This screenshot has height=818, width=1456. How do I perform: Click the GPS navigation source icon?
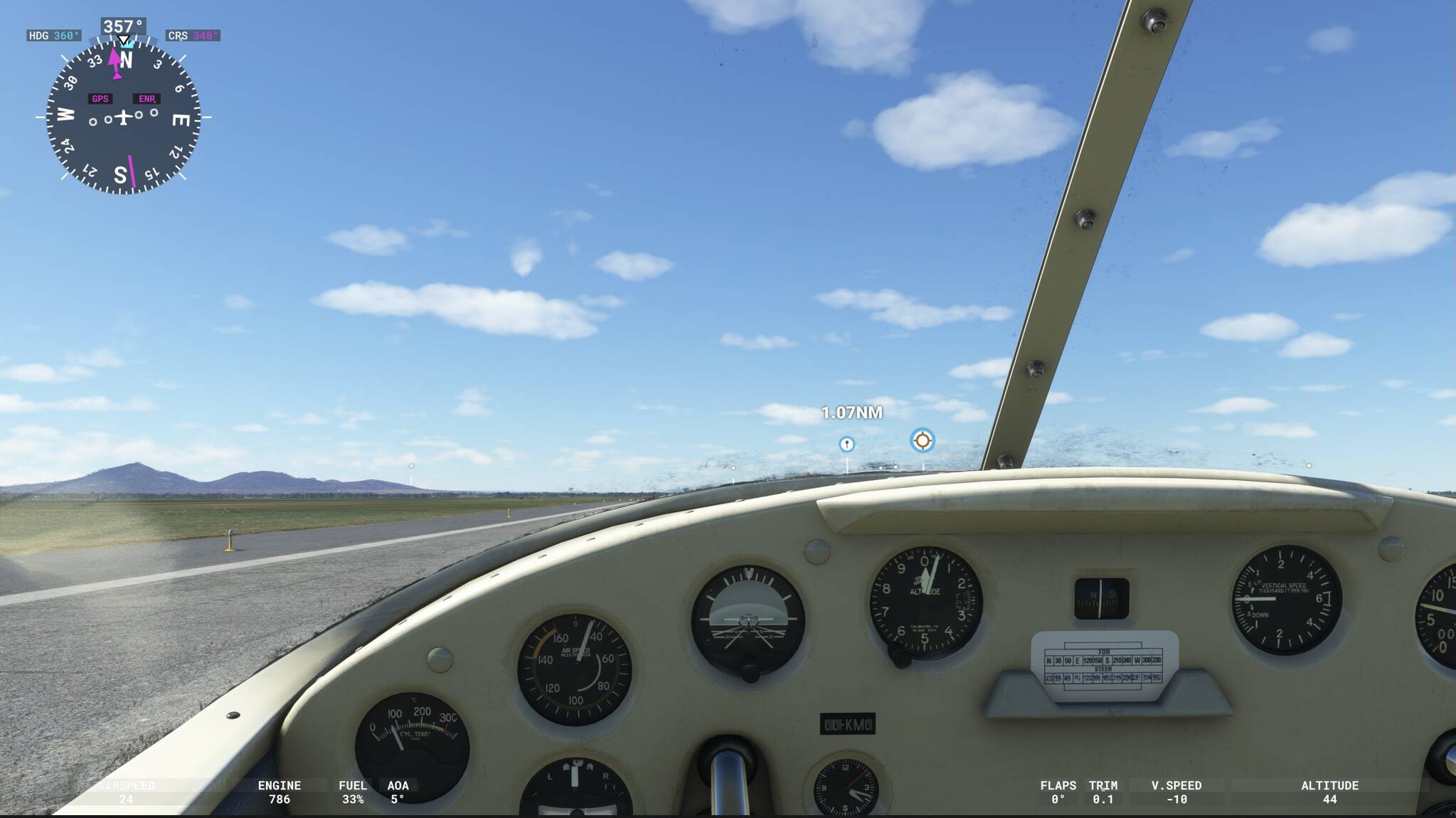point(100,99)
